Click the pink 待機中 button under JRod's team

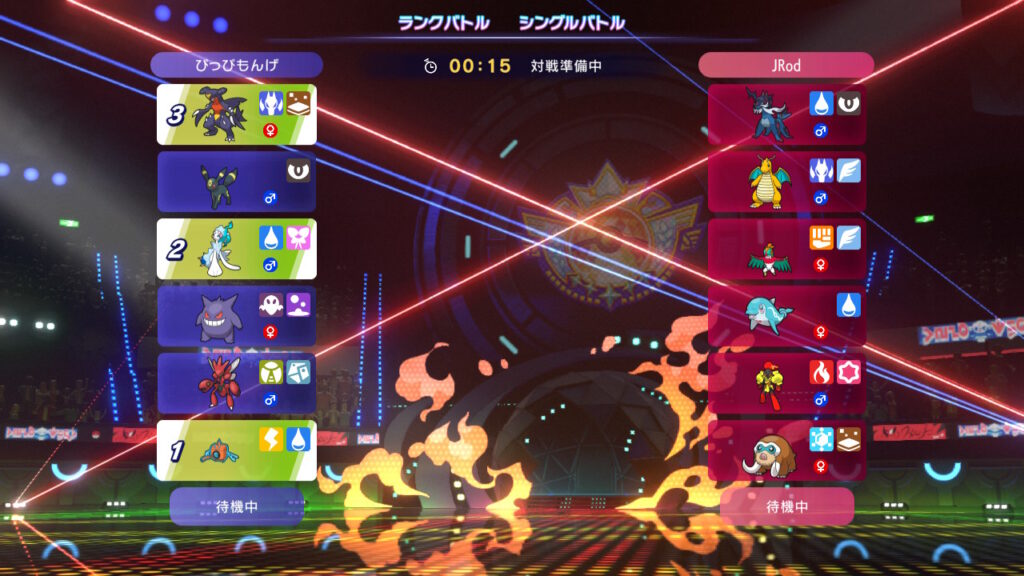click(x=786, y=506)
